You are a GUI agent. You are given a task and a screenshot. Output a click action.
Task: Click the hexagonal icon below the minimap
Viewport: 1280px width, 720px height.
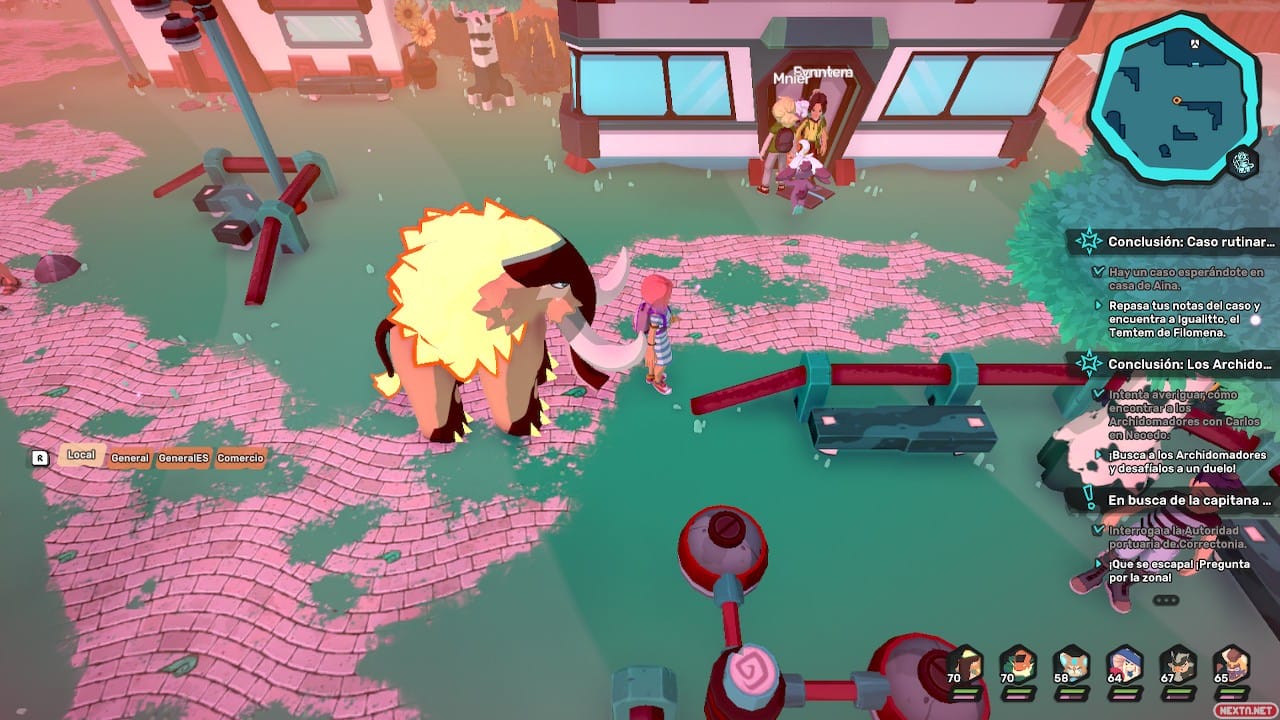coord(1243,162)
